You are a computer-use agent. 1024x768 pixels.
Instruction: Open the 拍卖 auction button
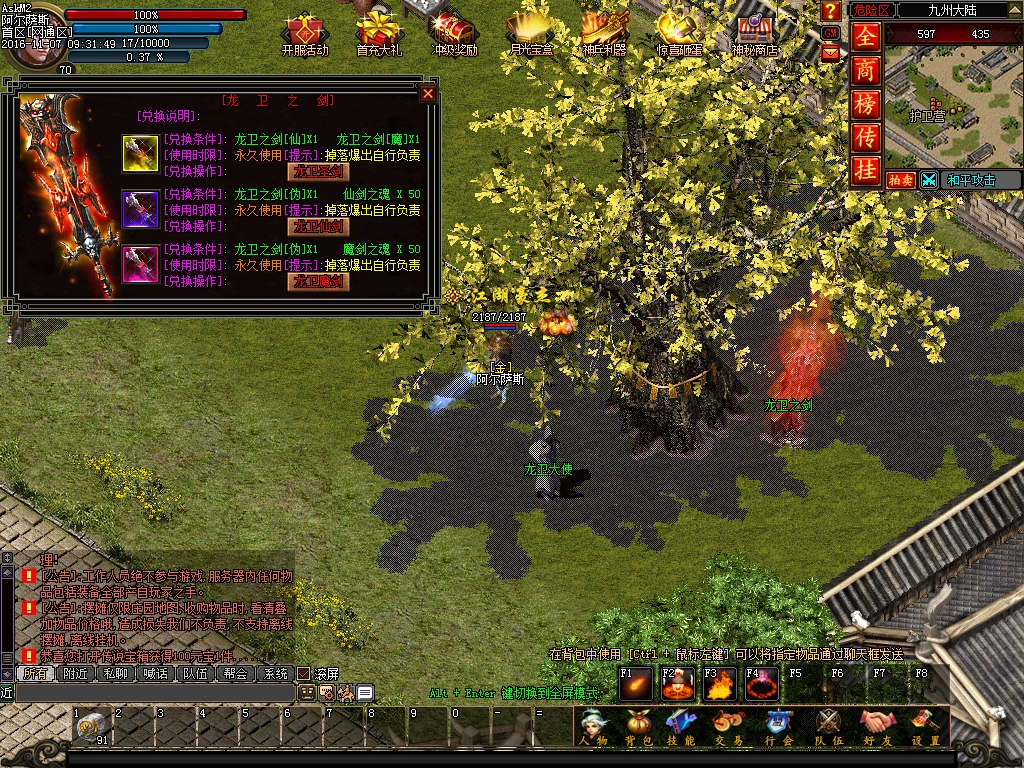click(x=900, y=180)
